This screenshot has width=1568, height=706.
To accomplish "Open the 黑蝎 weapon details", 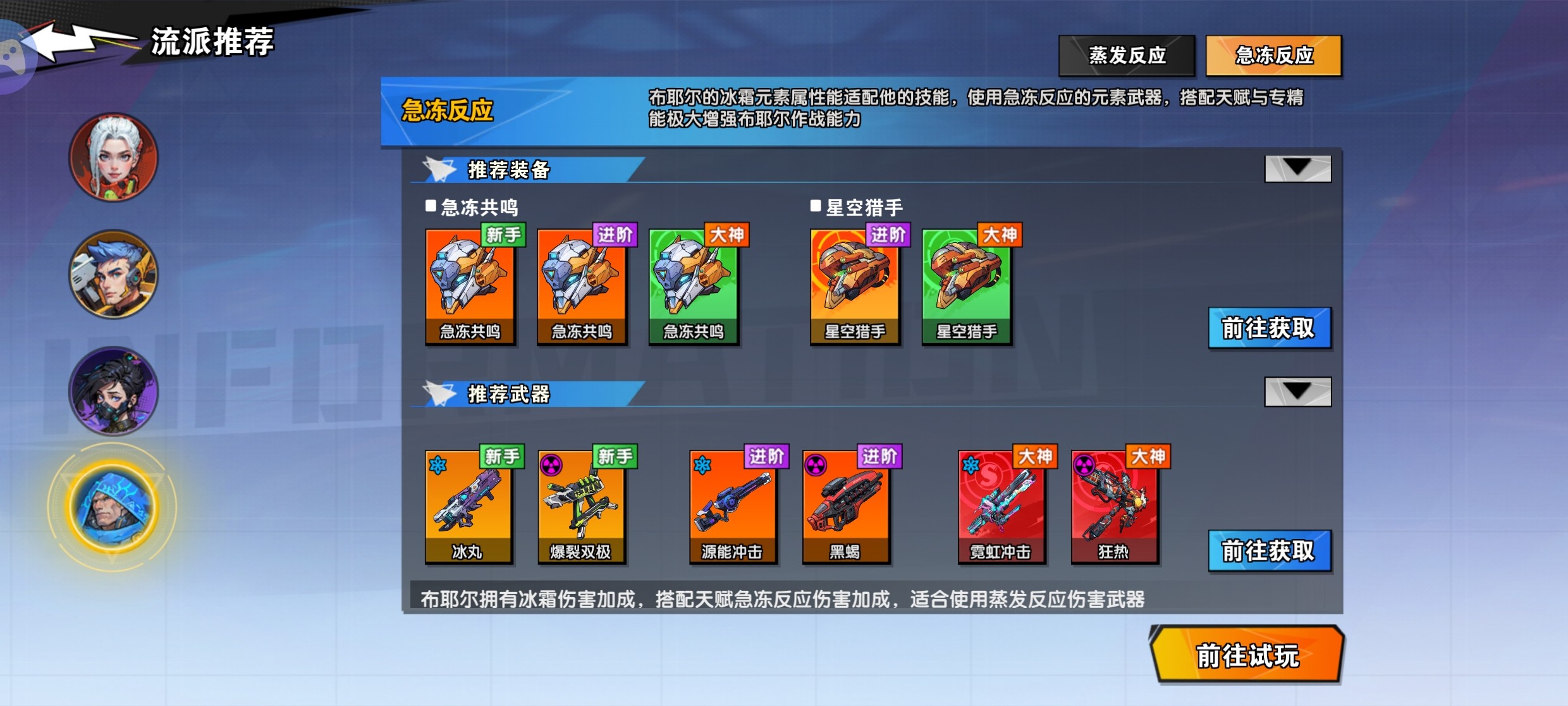I will (845, 507).
